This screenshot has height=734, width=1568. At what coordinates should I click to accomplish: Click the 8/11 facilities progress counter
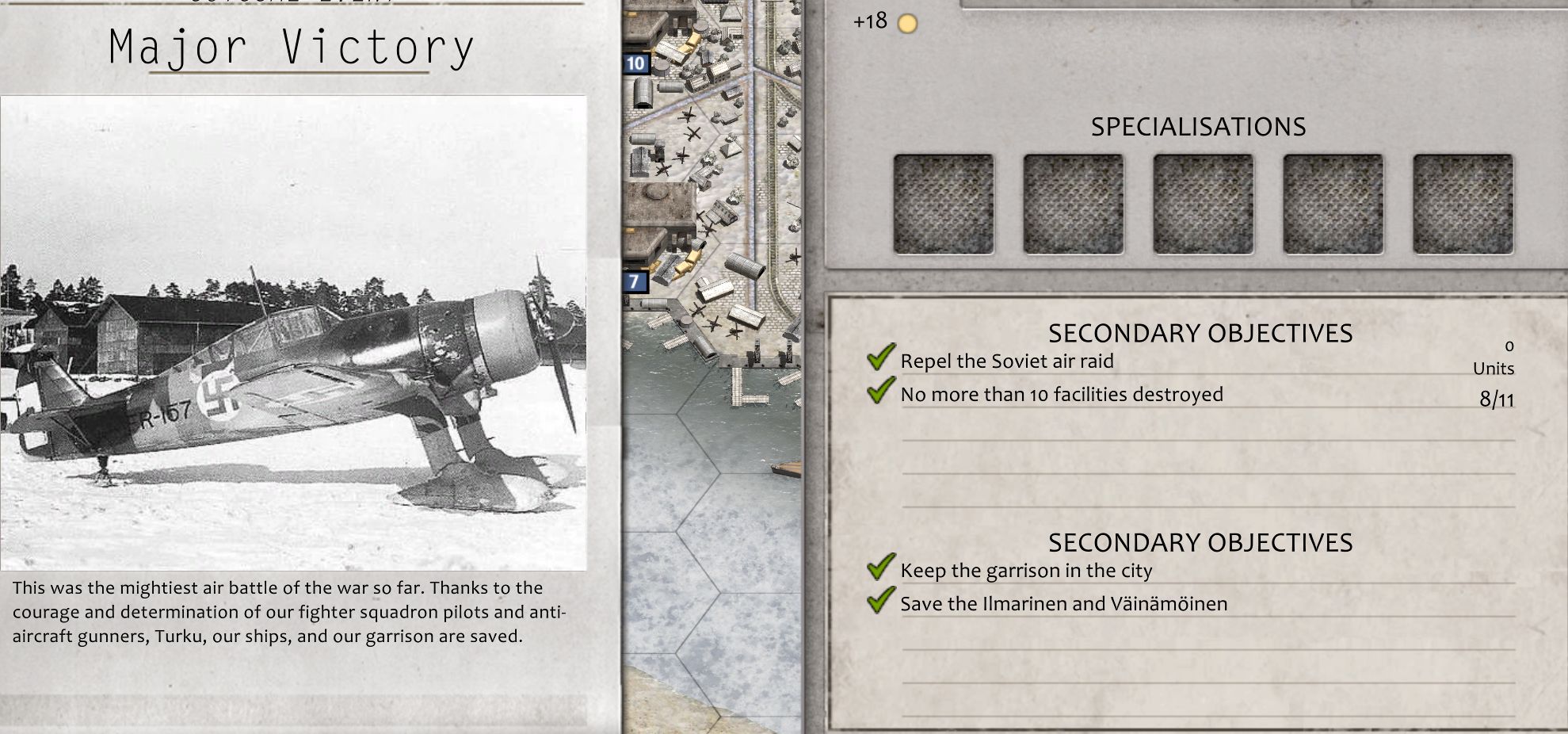pos(1497,399)
